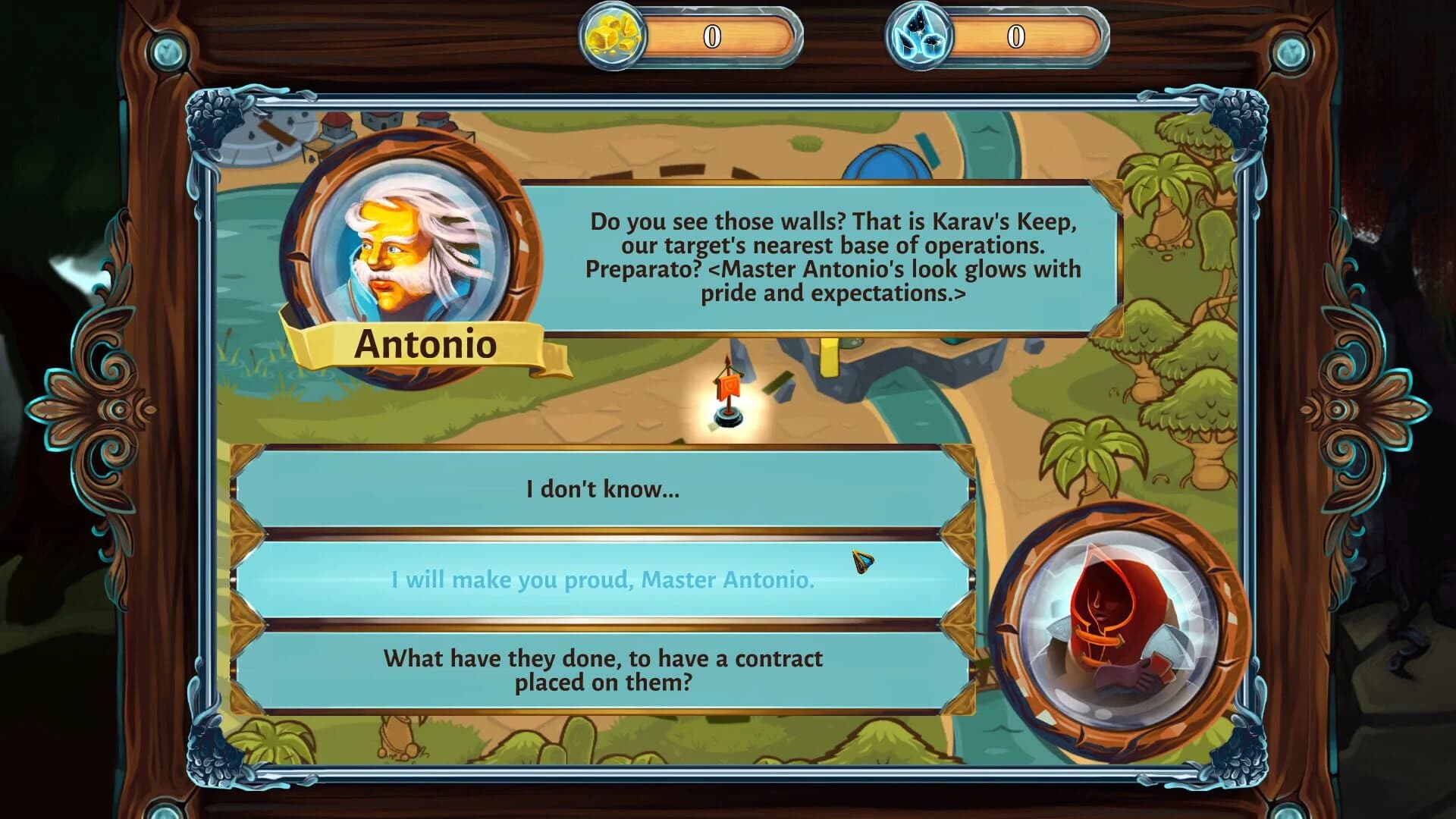Choose 'I don't know...' response
The width and height of the screenshot is (1456, 819).
click(601, 489)
